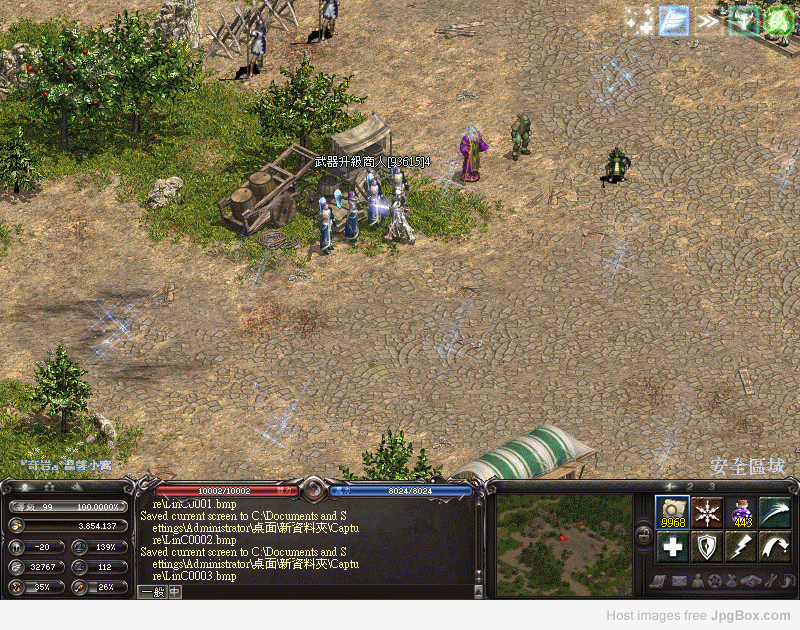Activate the snowflake skill slot
The width and height of the screenshot is (800, 630).
point(708,512)
